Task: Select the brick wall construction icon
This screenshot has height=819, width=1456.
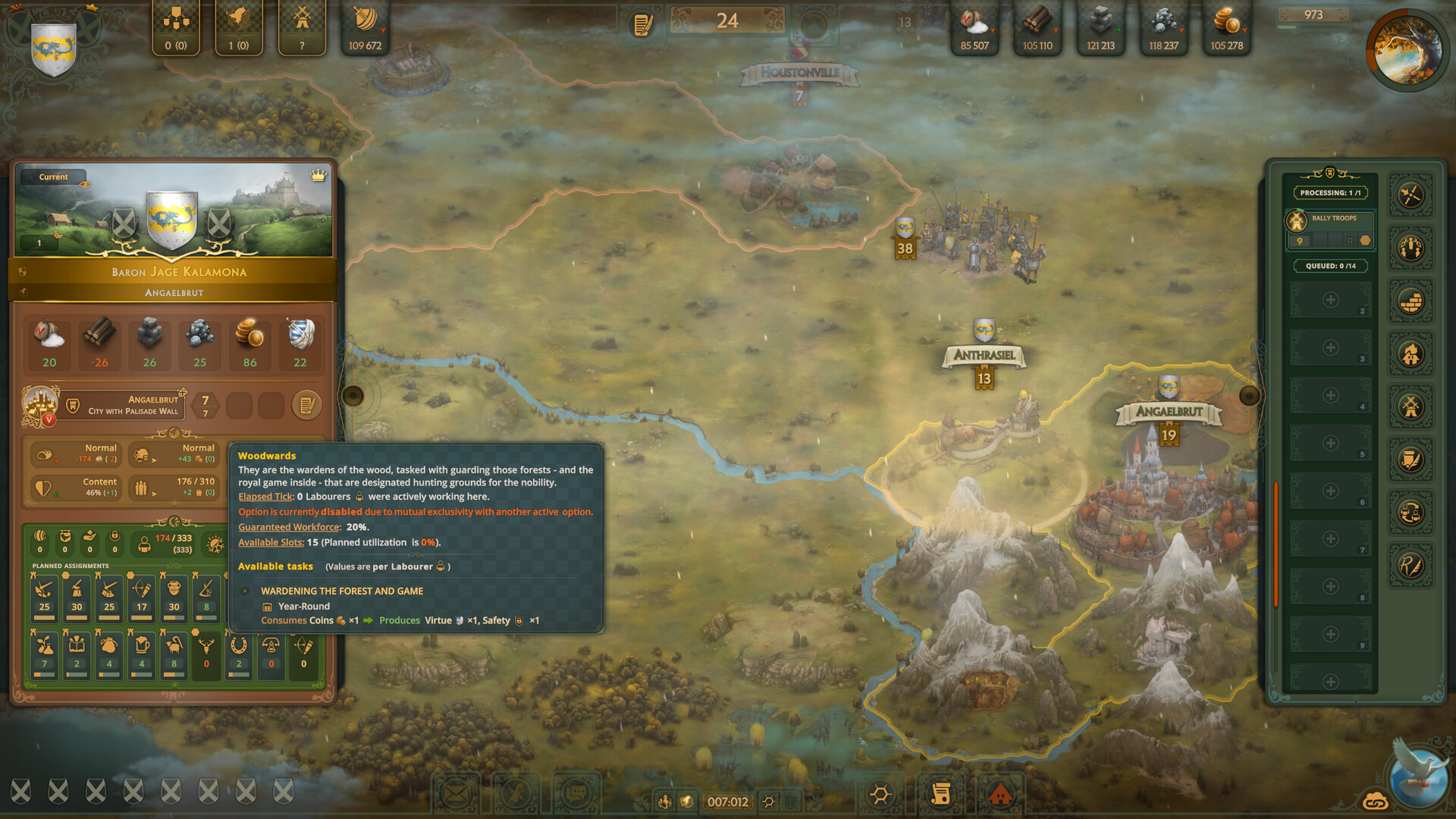Action: 1410,299
